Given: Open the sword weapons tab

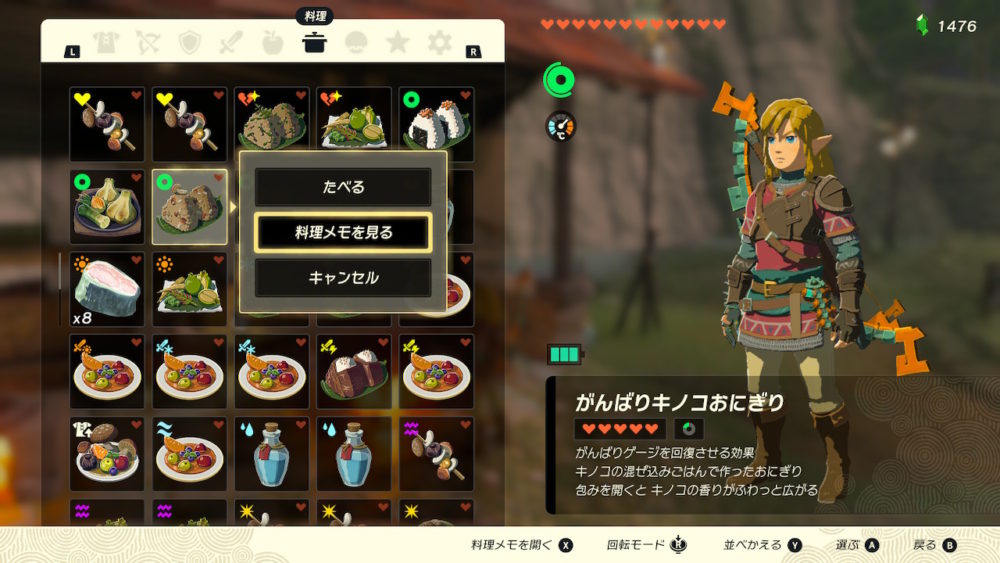Looking at the screenshot, I should pos(232,42).
